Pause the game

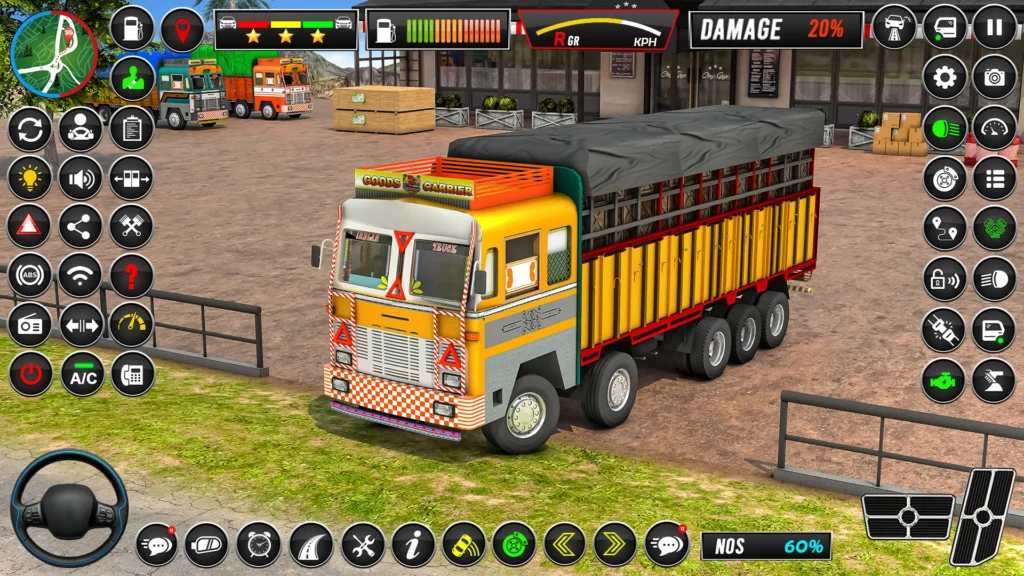click(994, 27)
